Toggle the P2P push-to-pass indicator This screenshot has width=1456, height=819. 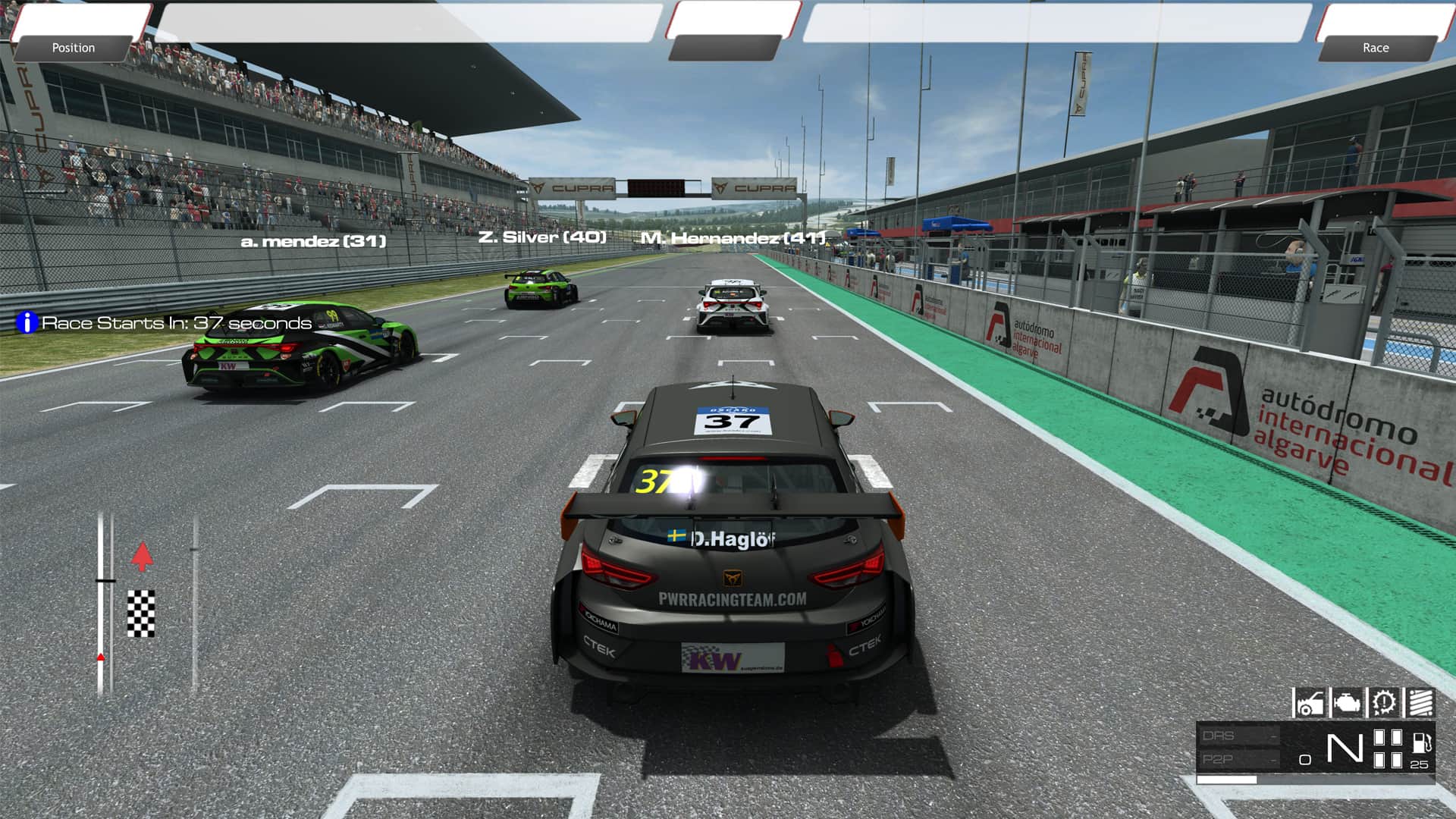point(1219,758)
